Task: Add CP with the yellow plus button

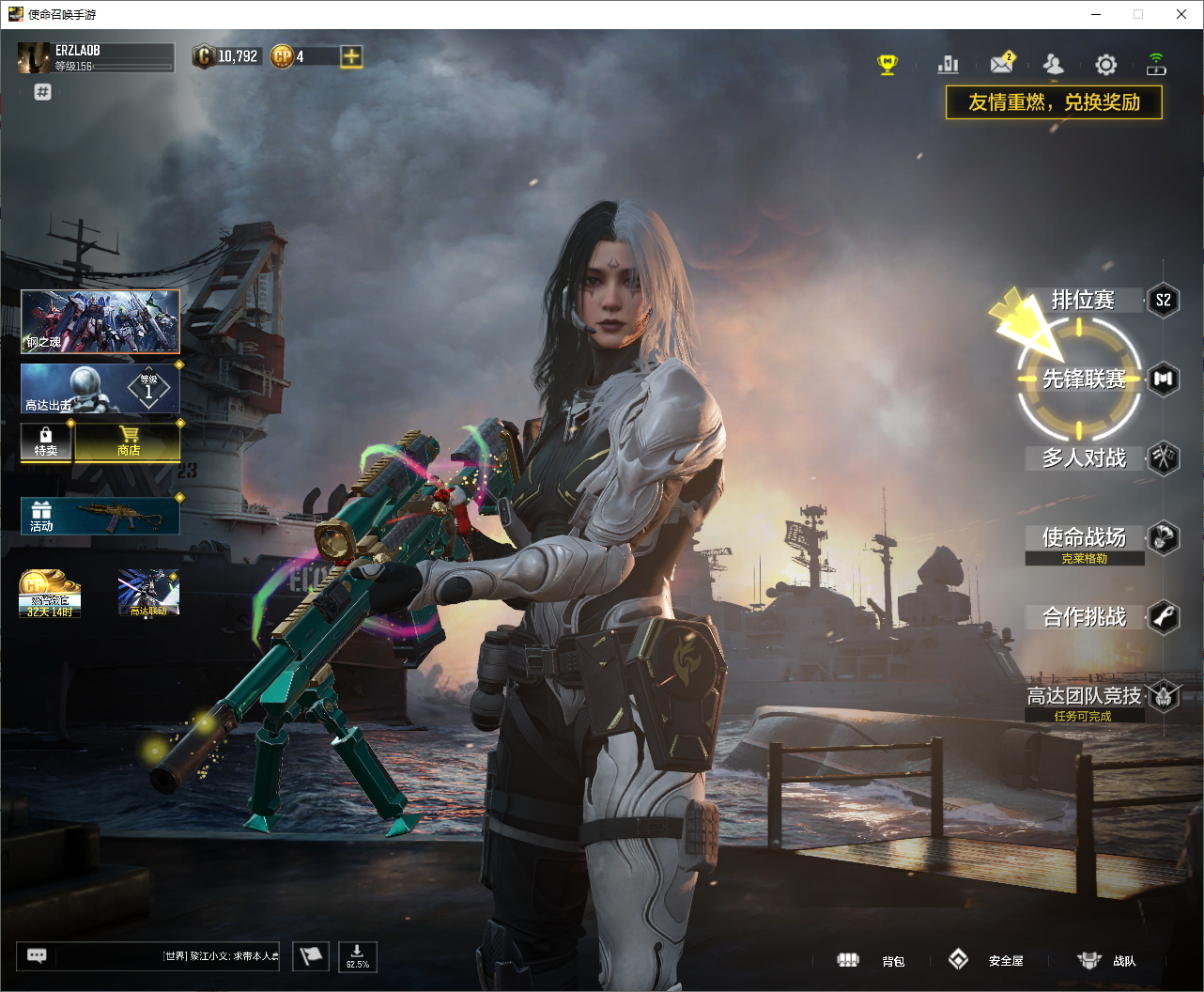Action: coord(351,56)
